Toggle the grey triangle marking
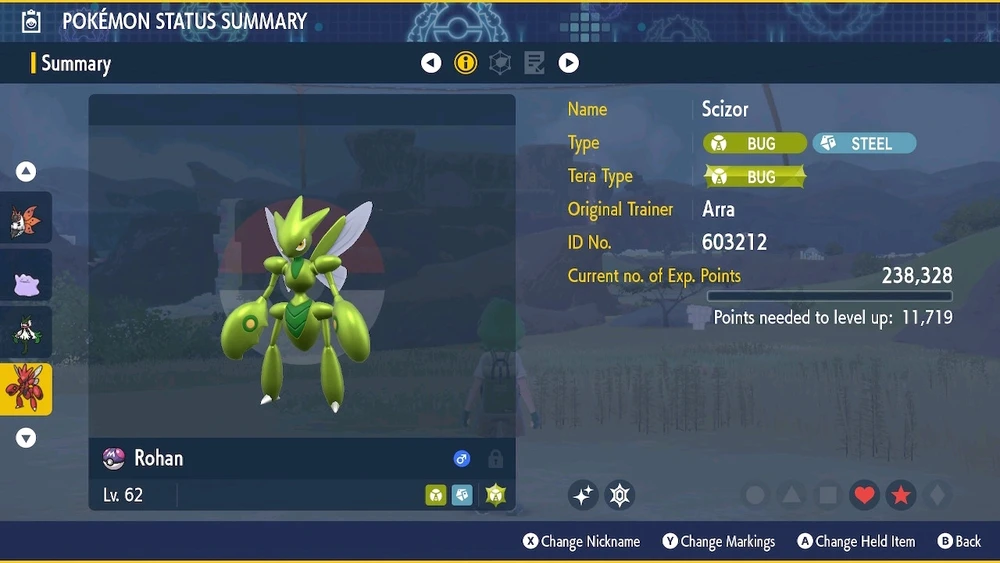The height and width of the screenshot is (563, 1000). pos(792,495)
